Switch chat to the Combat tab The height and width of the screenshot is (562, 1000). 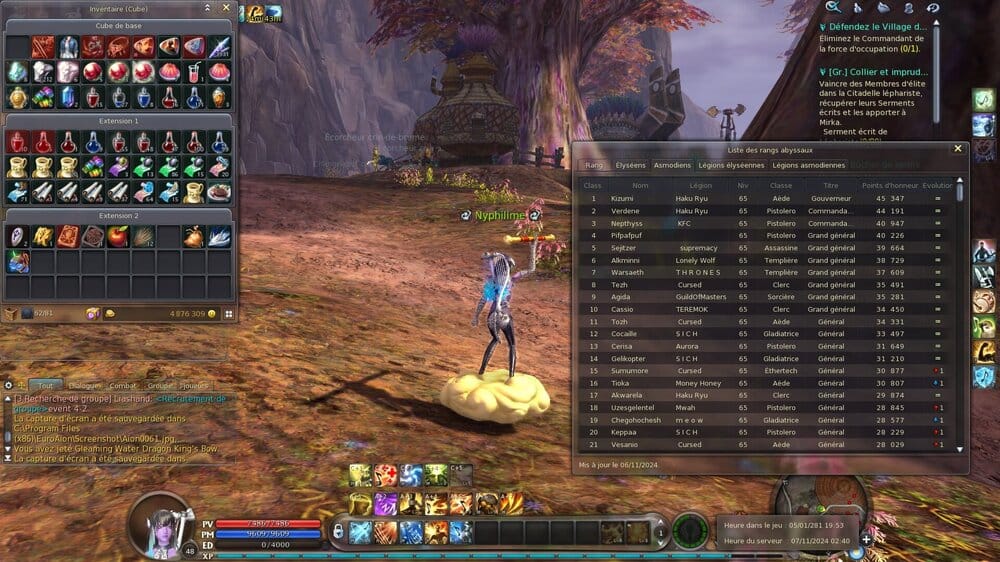coord(122,385)
